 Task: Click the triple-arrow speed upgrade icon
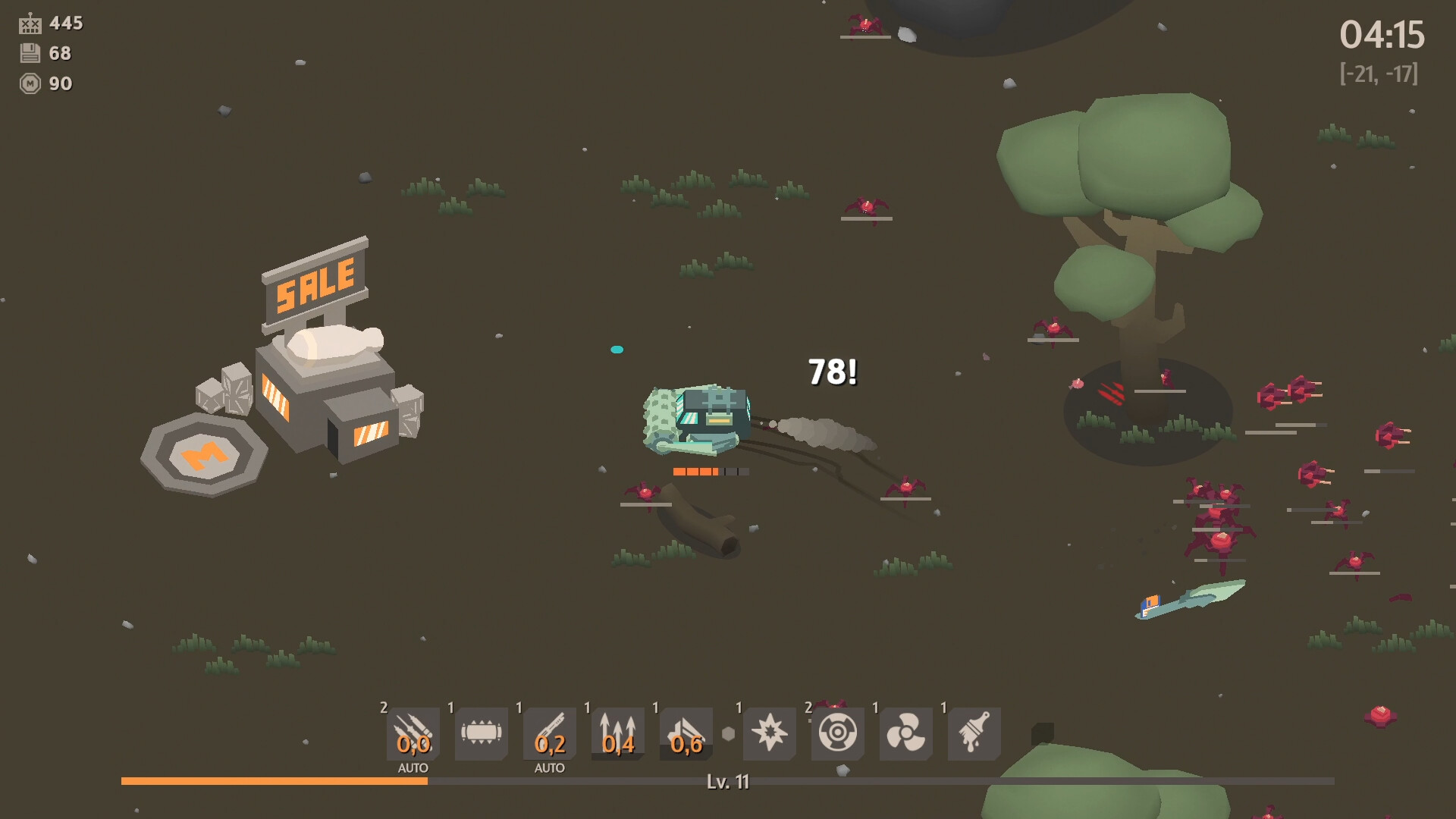(617, 732)
